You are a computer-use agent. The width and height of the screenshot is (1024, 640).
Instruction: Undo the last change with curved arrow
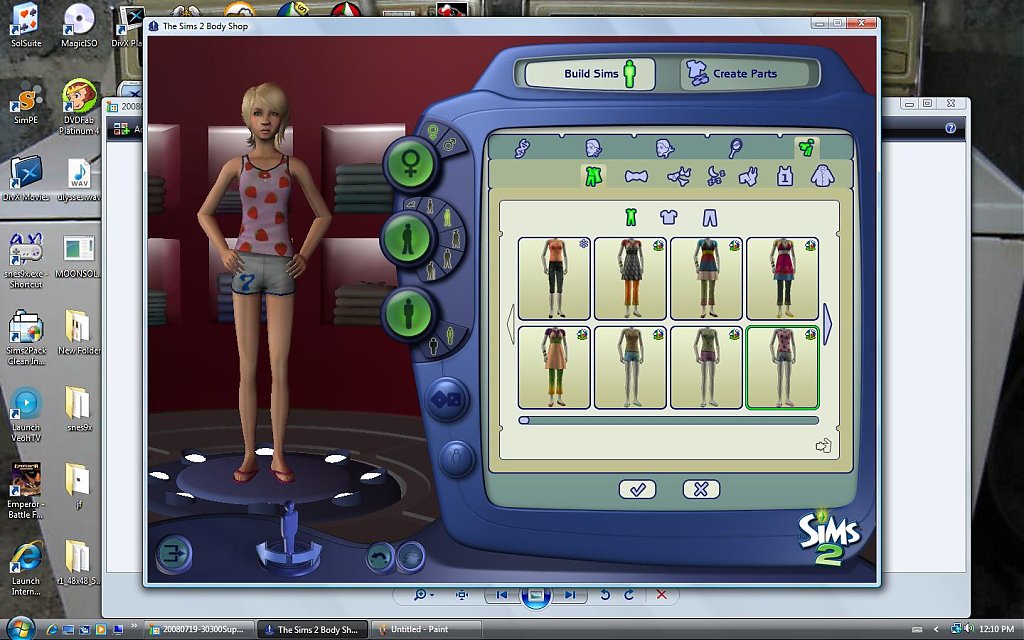click(380, 557)
